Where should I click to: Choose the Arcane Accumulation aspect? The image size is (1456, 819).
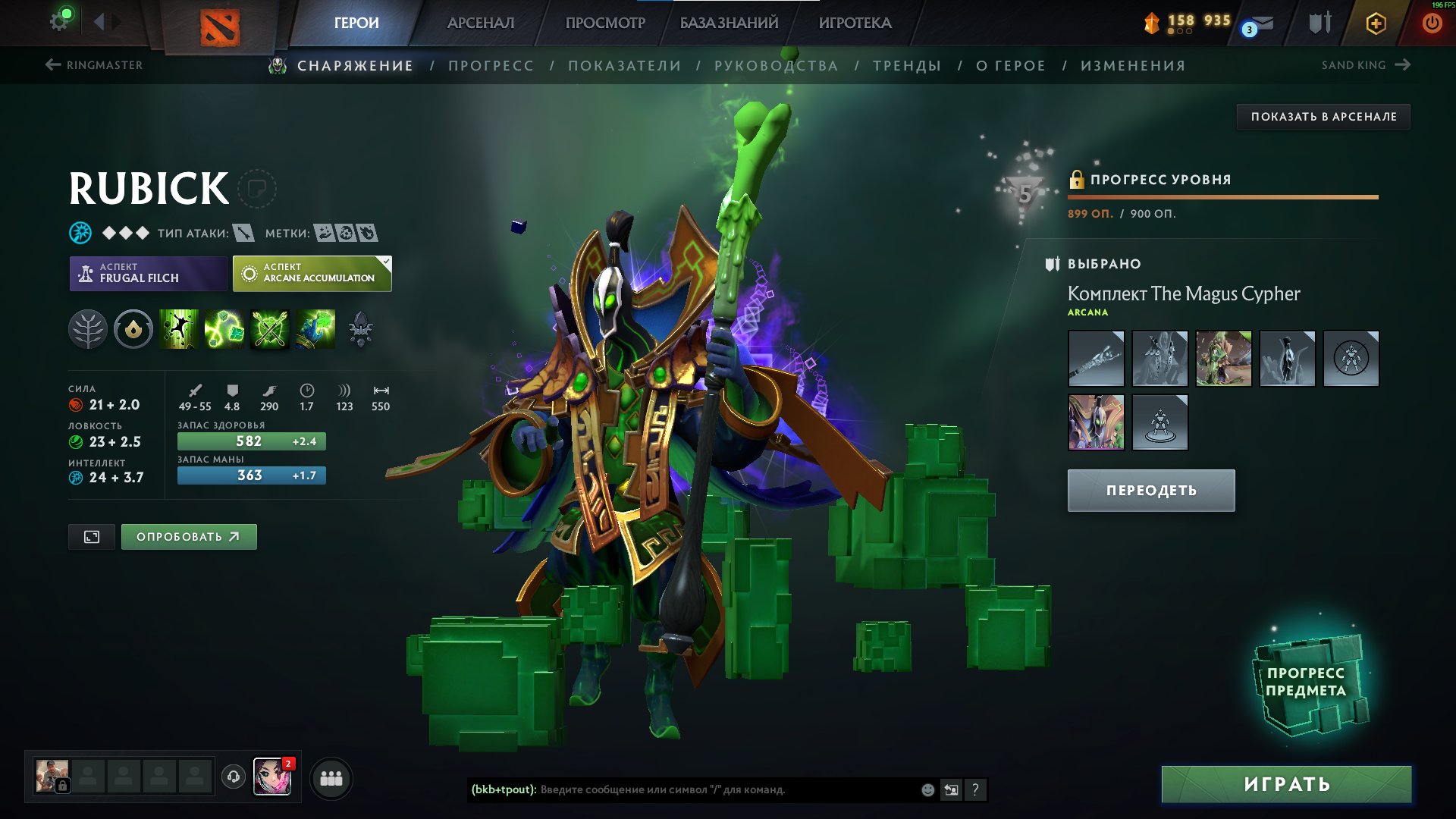[312, 273]
